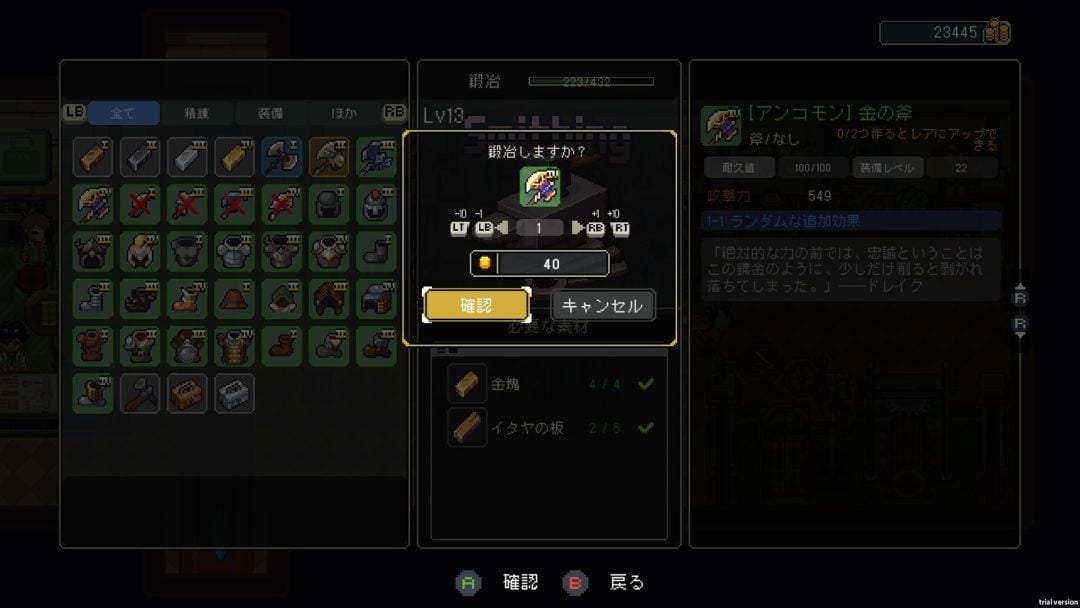Screen dimensions: 1080x608
Task: Open the 精錬 category tab
Action: tap(196, 114)
